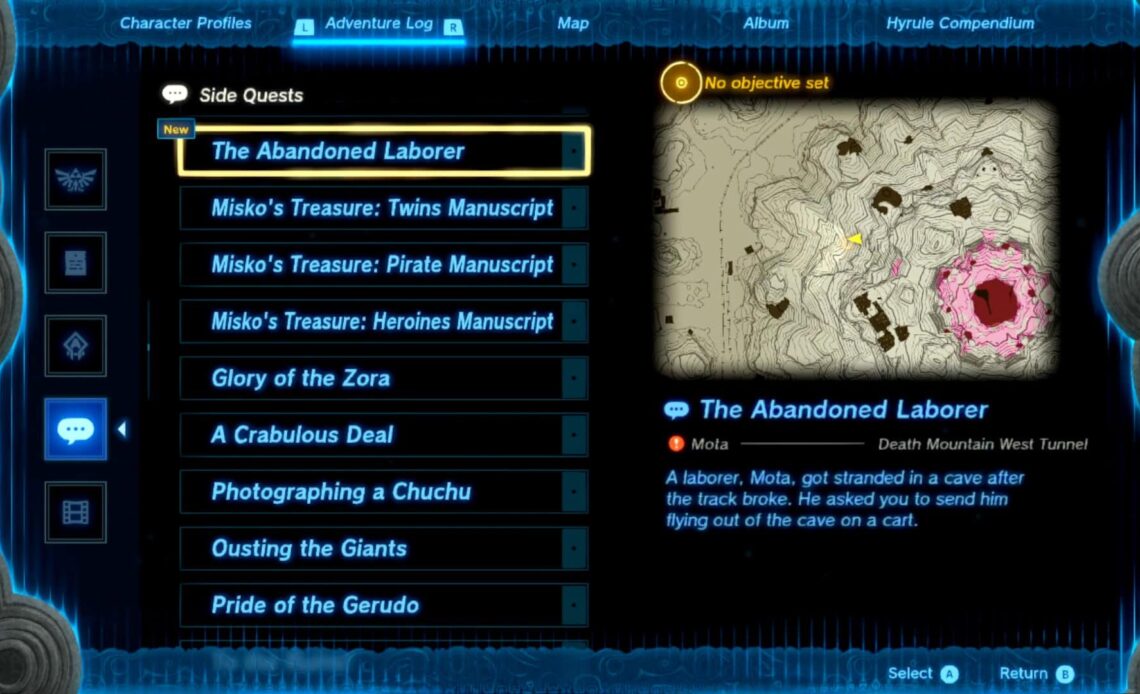
Task: Select The Abandoned Laborer quest
Action: (x=384, y=151)
